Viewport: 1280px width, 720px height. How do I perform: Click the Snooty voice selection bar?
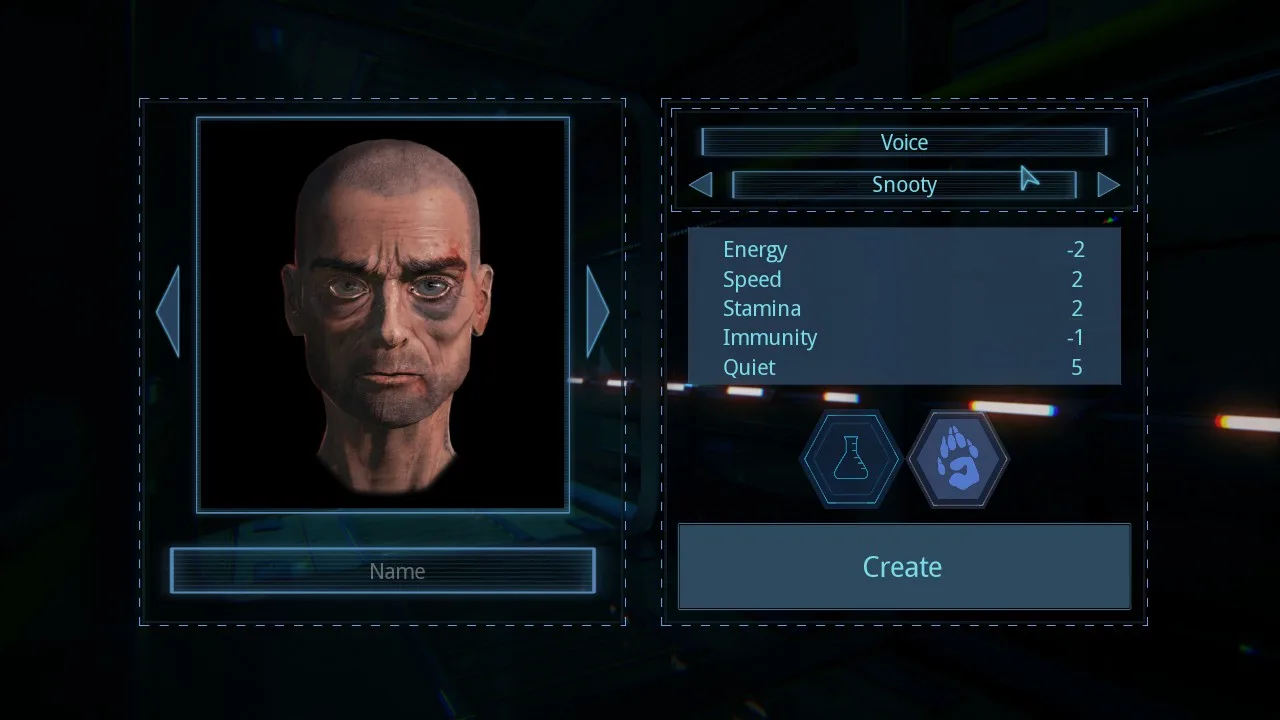903,185
